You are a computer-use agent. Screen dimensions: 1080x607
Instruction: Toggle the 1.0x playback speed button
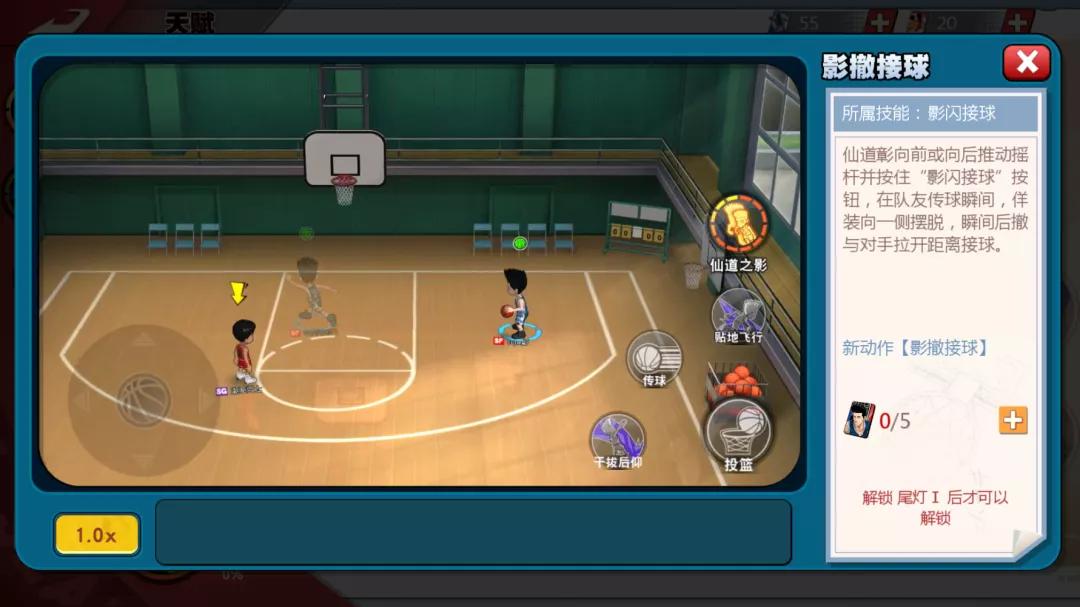pos(96,535)
